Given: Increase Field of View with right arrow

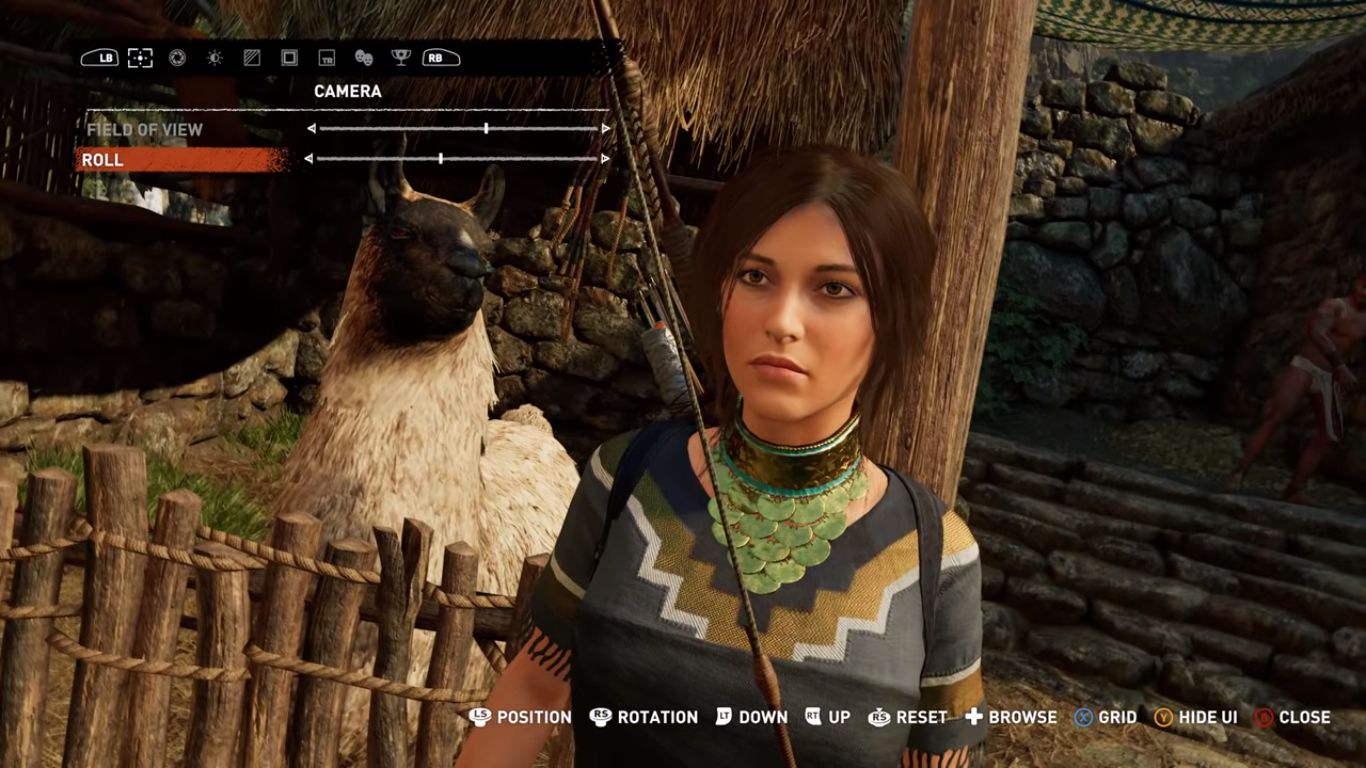Looking at the screenshot, I should (x=606, y=129).
